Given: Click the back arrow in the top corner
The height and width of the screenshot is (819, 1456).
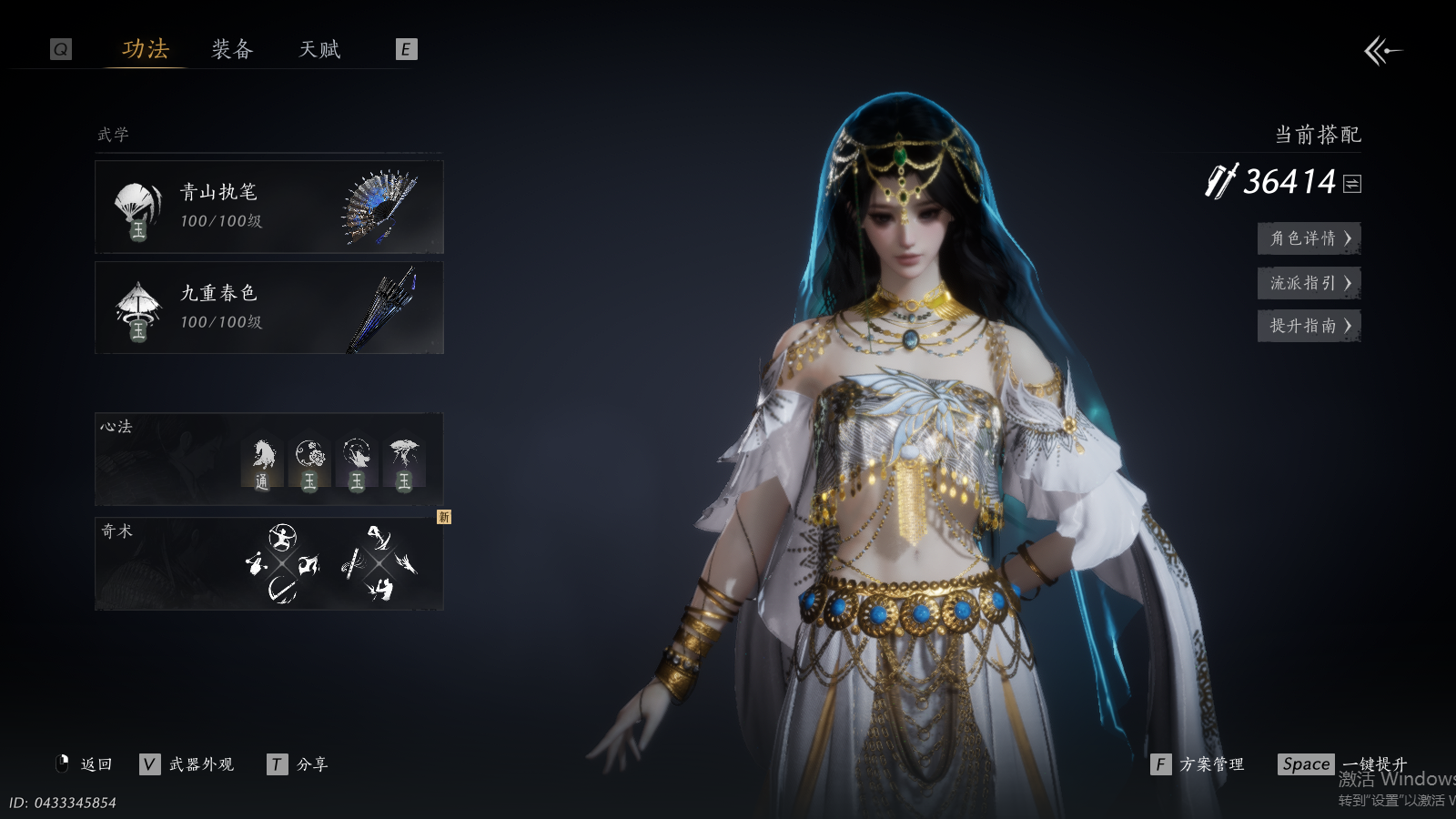Looking at the screenshot, I should 1382,51.
